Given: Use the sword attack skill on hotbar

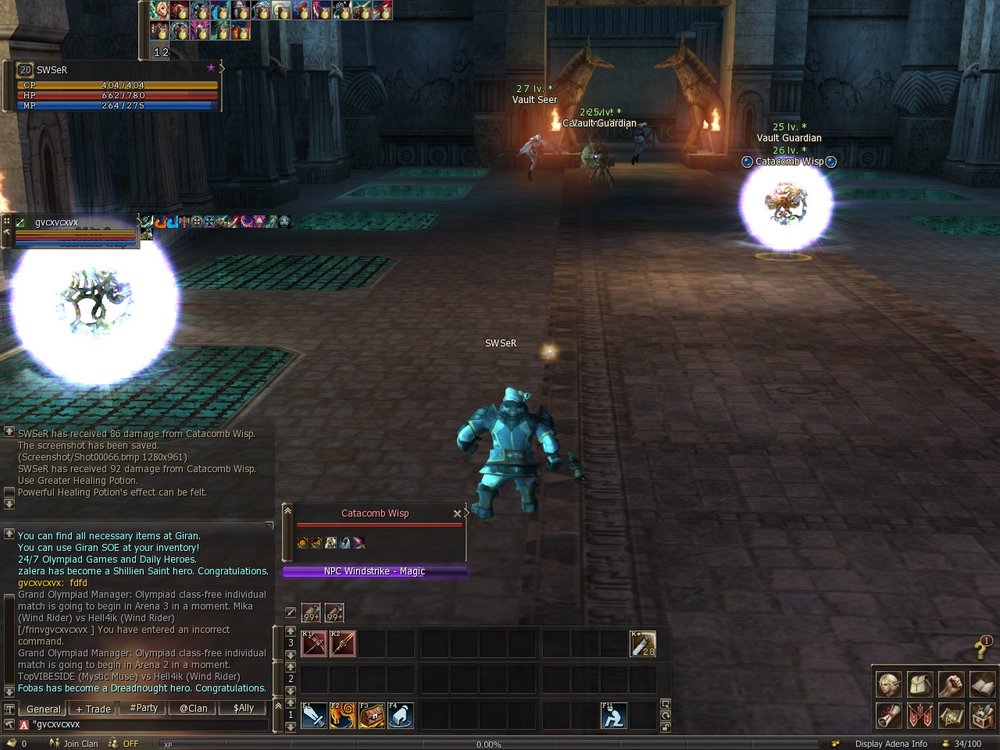Looking at the screenshot, I should point(314,715).
